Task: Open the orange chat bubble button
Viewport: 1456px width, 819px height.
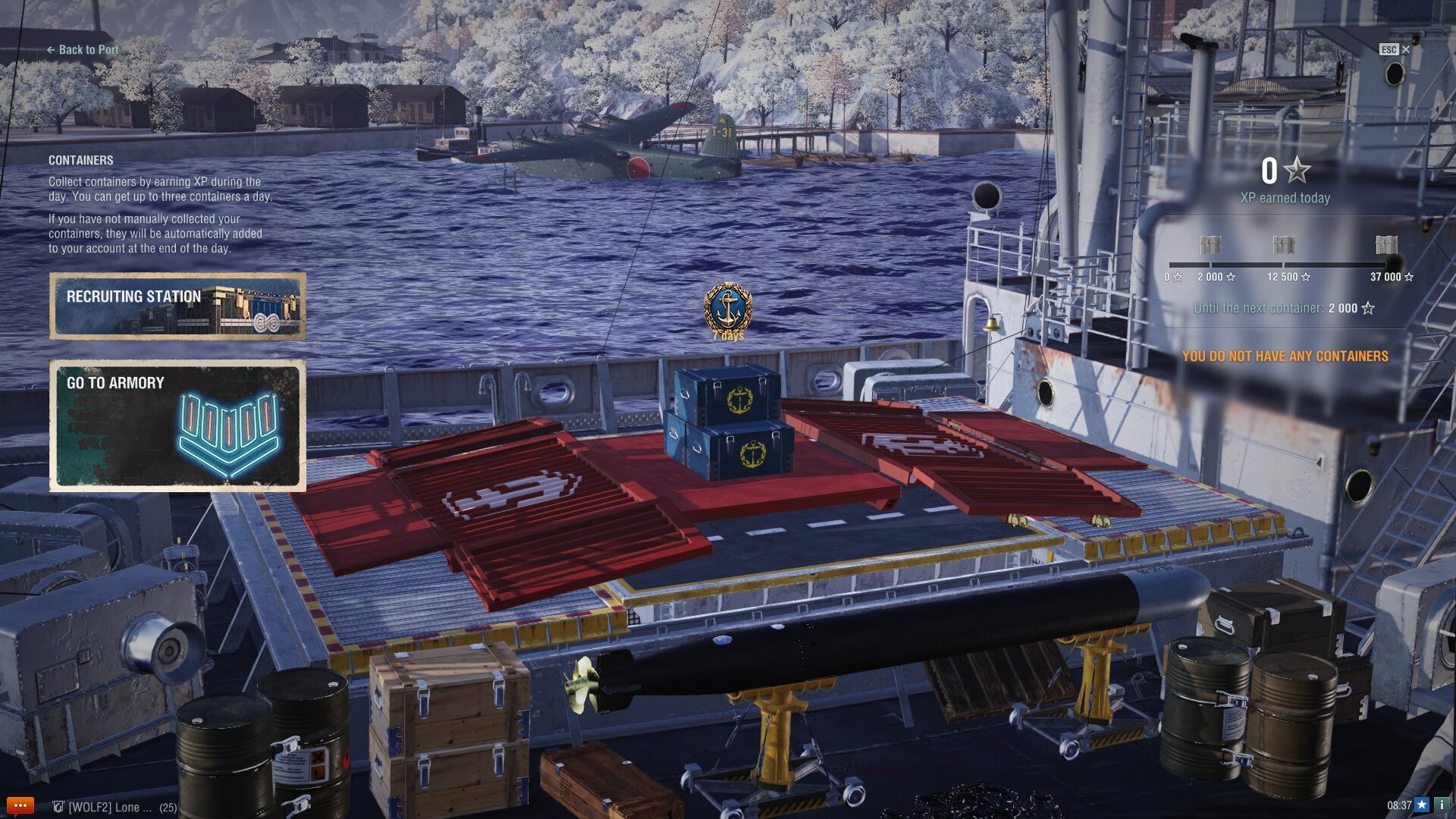Action: [20, 805]
